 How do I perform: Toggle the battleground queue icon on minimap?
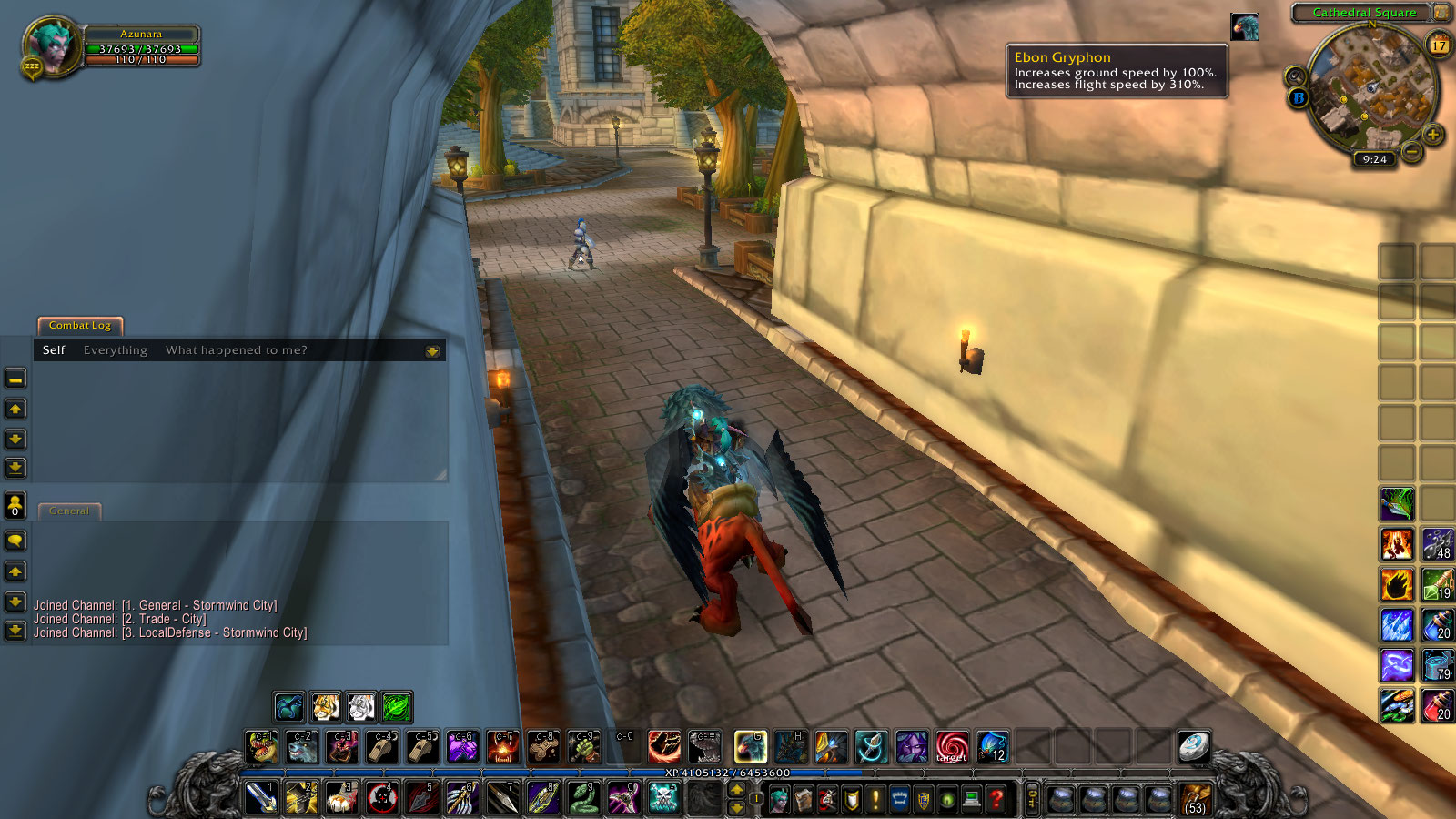click(1298, 97)
